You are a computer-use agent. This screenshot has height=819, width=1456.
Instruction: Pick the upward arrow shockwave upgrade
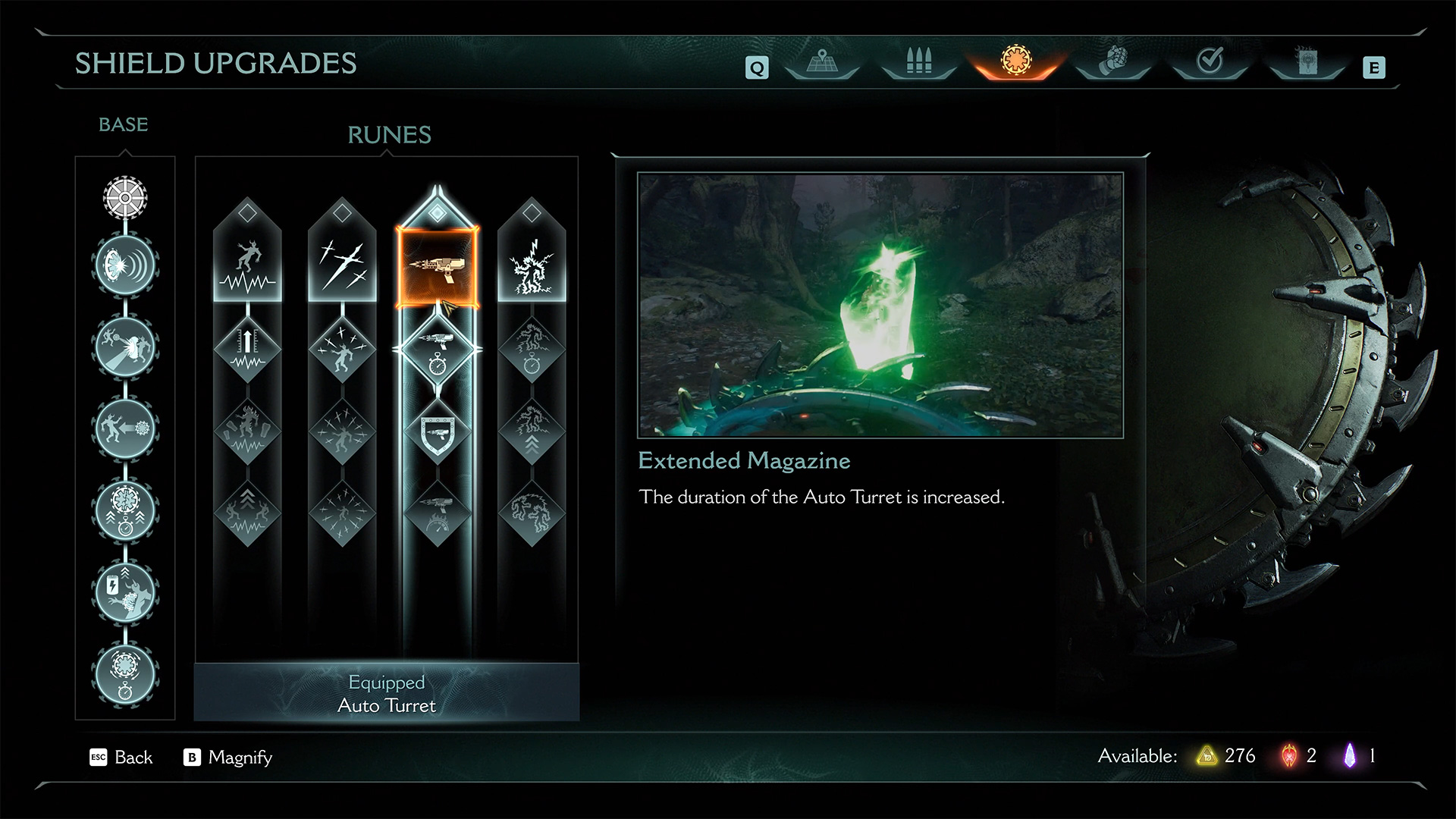click(x=247, y=350)
